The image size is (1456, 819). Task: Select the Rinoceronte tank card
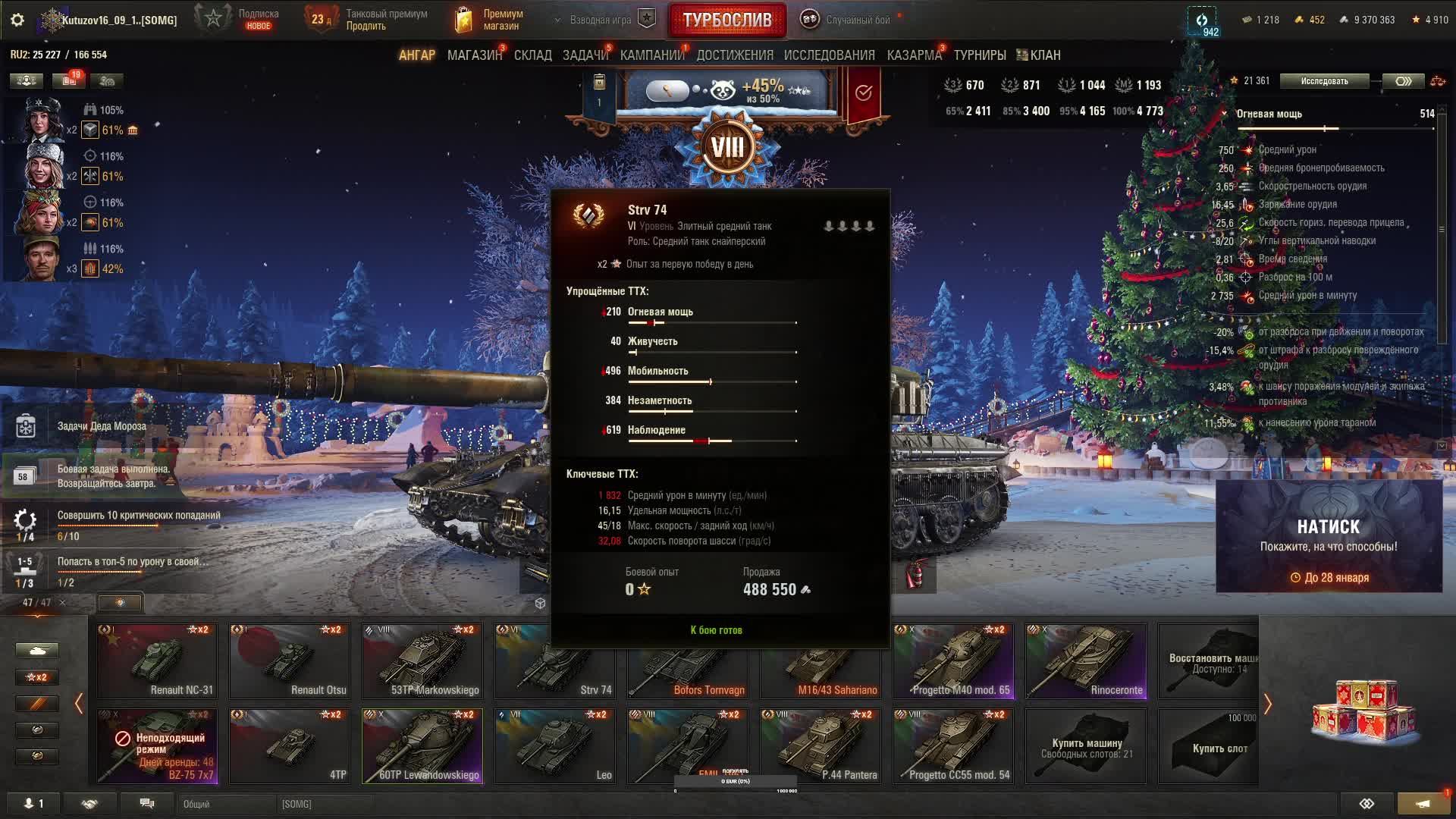tap(1086, 661)
